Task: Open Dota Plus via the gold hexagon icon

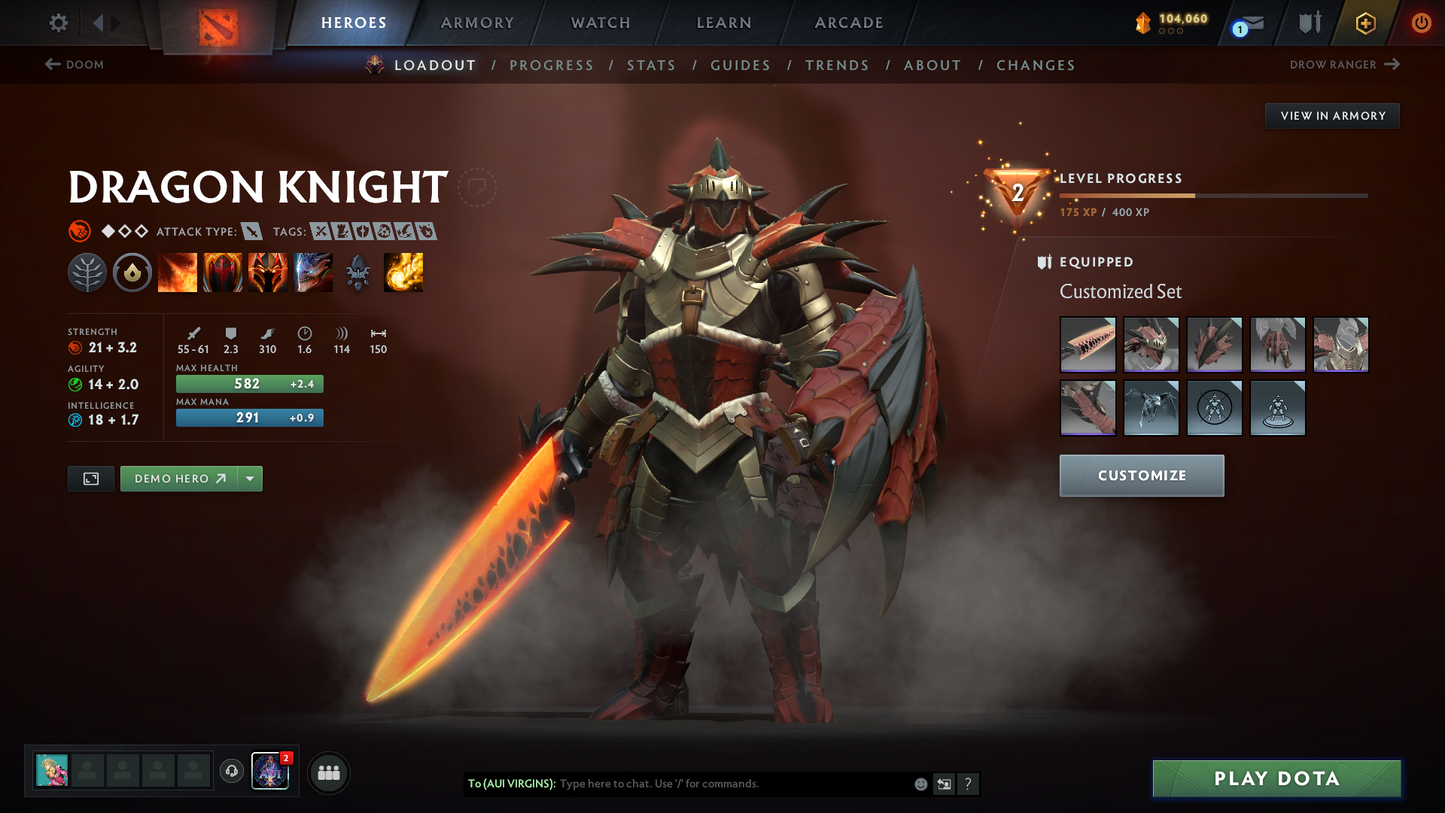Action: pyautogui.click(x=1365, y=22)
